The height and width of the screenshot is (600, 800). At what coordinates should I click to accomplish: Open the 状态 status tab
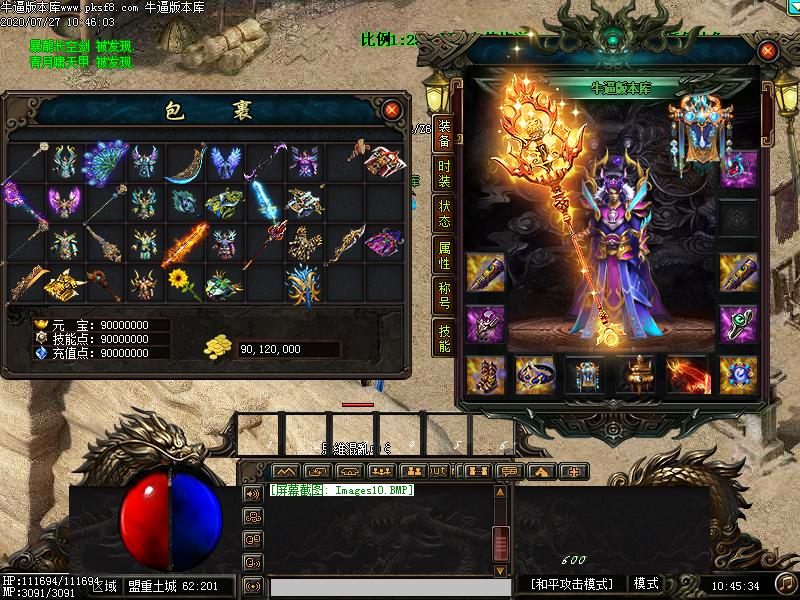pos(444,213)
